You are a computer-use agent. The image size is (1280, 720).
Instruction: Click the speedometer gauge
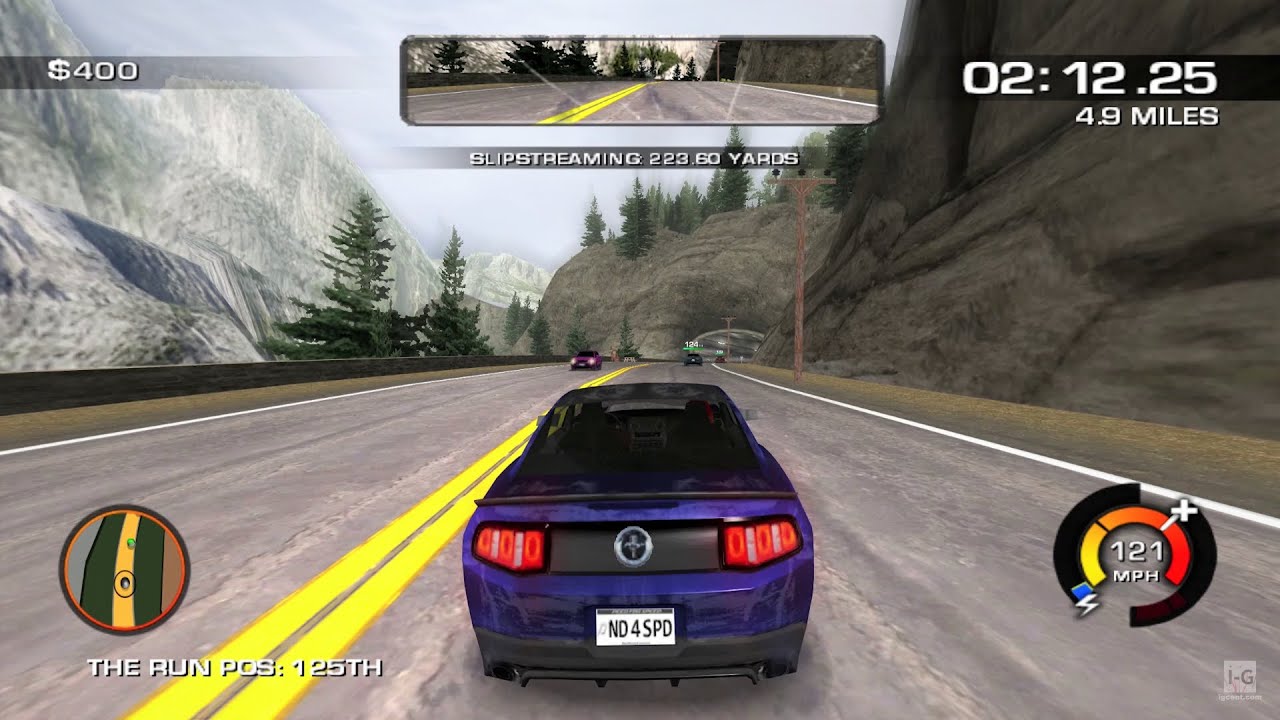[1134, 556]
